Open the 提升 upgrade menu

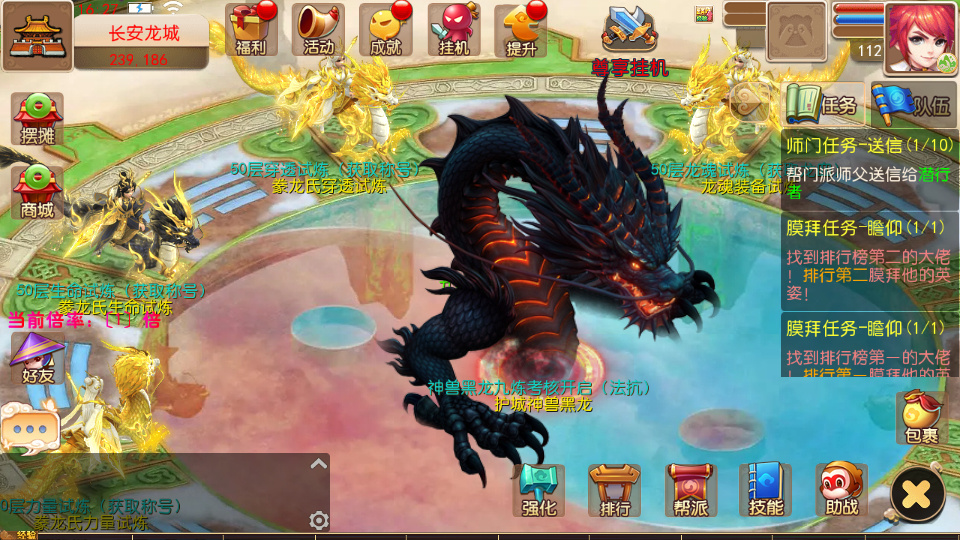521,30
